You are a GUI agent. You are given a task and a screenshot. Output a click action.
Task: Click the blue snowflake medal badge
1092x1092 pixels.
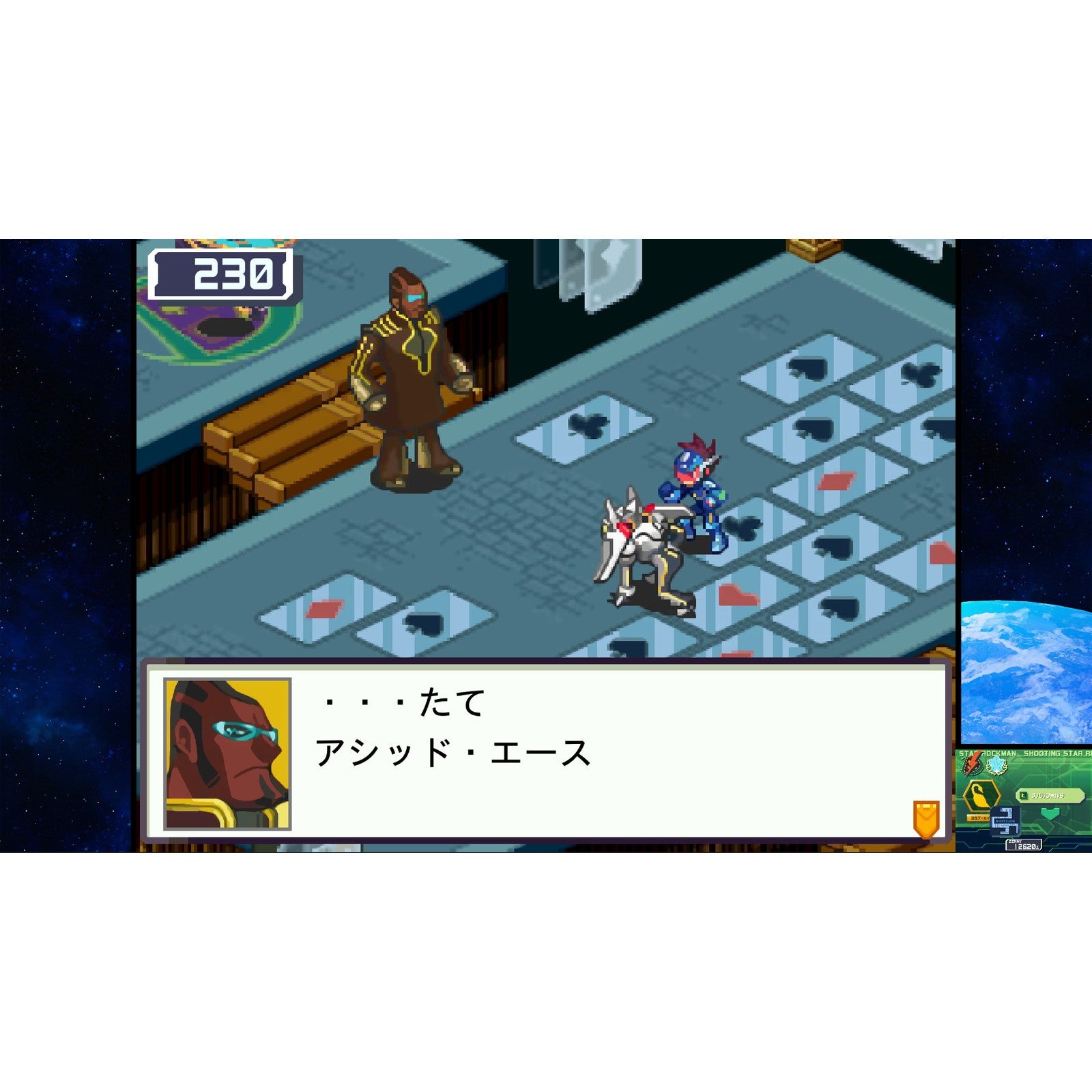pos(996,765)
